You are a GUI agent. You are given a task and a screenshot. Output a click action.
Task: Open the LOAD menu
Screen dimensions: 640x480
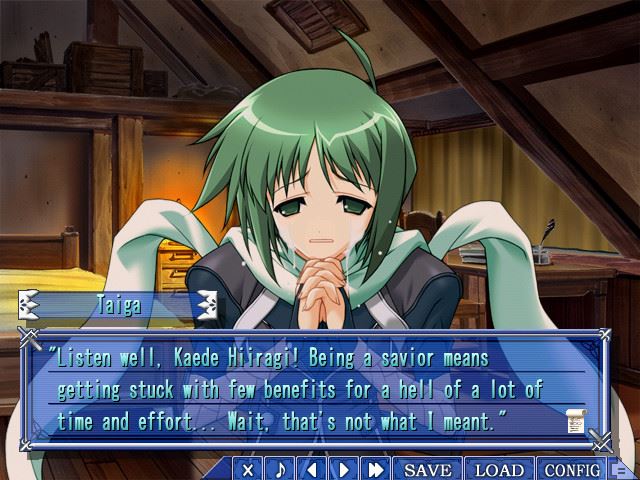(x=499, y=469)
